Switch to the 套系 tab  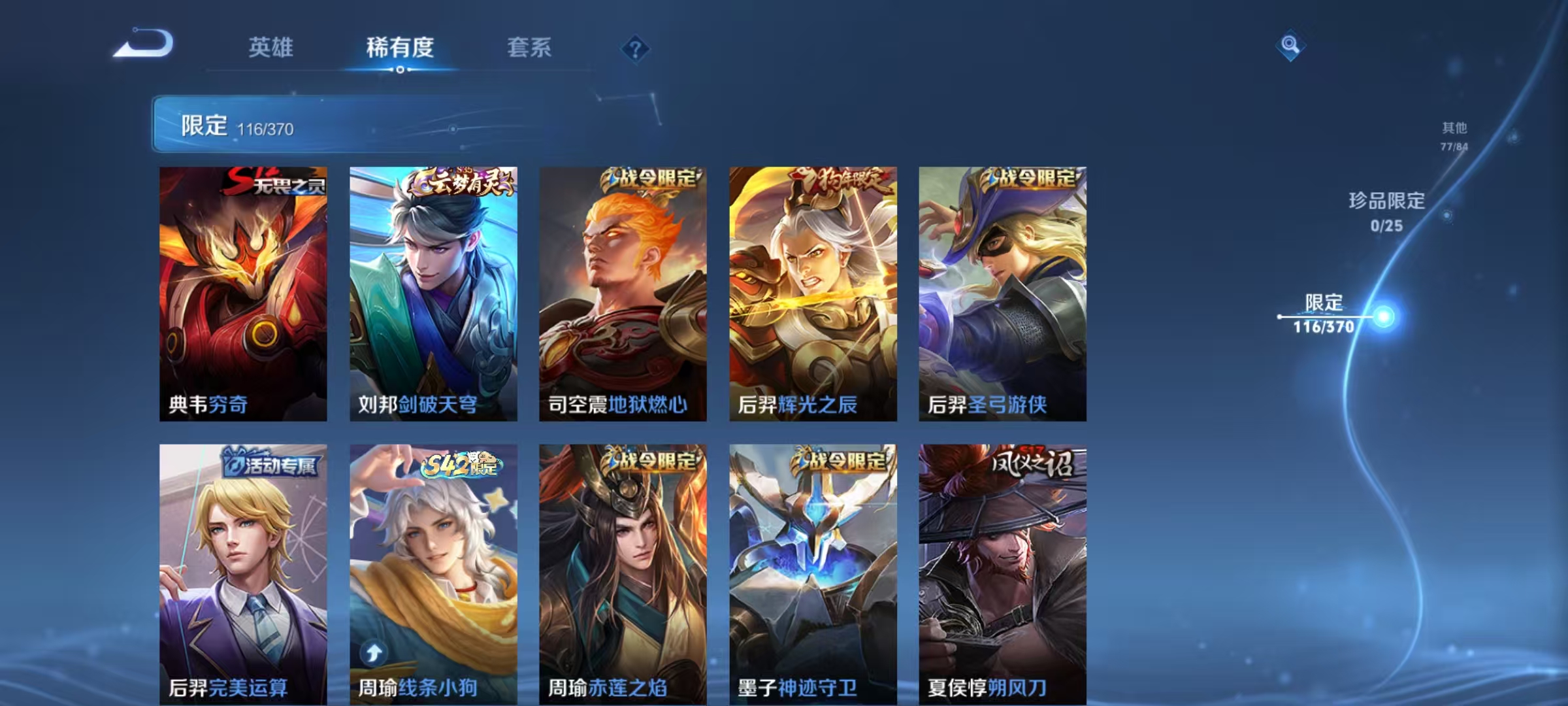pos(529,47)
